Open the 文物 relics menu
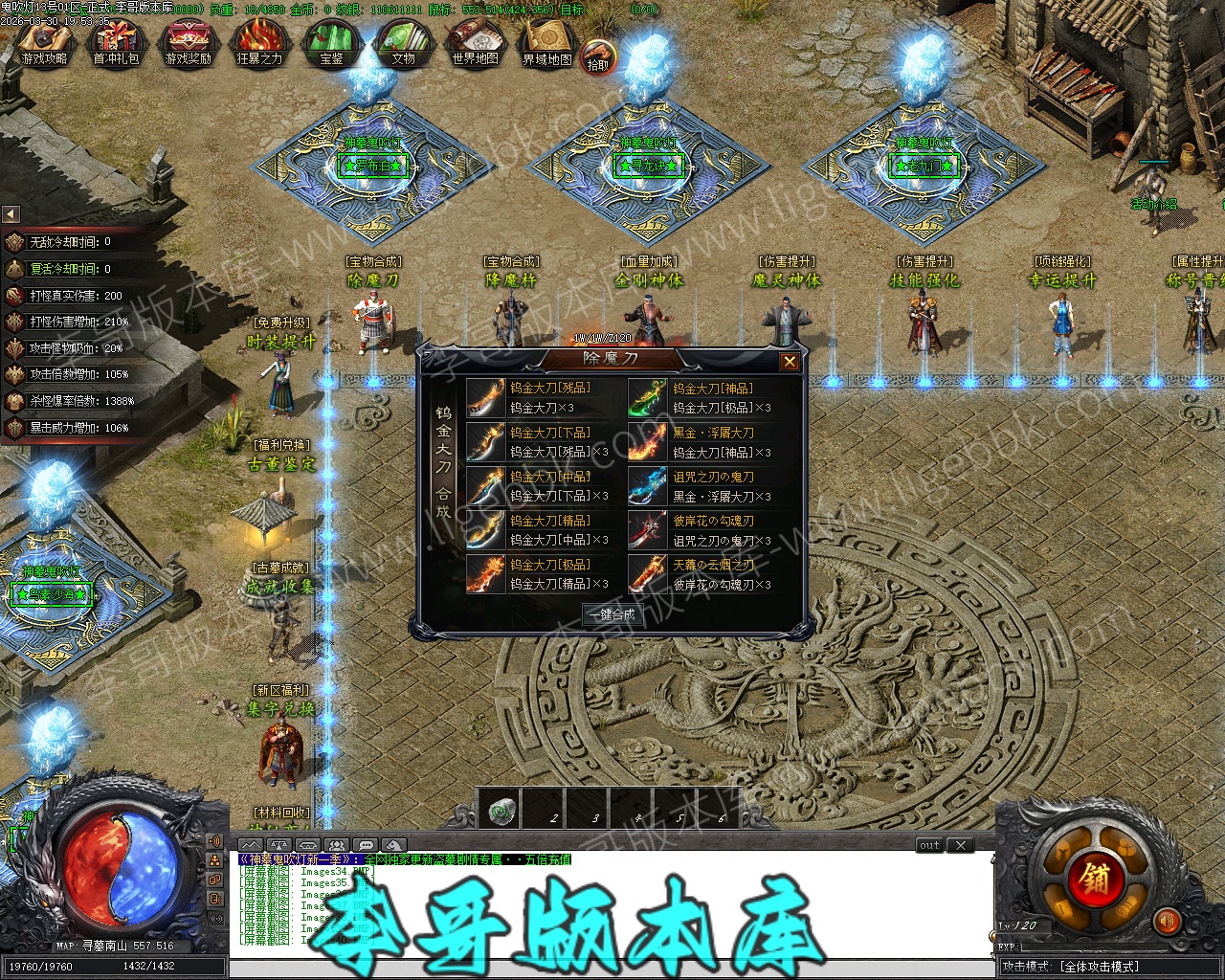The height and width of the screenshot is (980, 1225). coord(403,44)
